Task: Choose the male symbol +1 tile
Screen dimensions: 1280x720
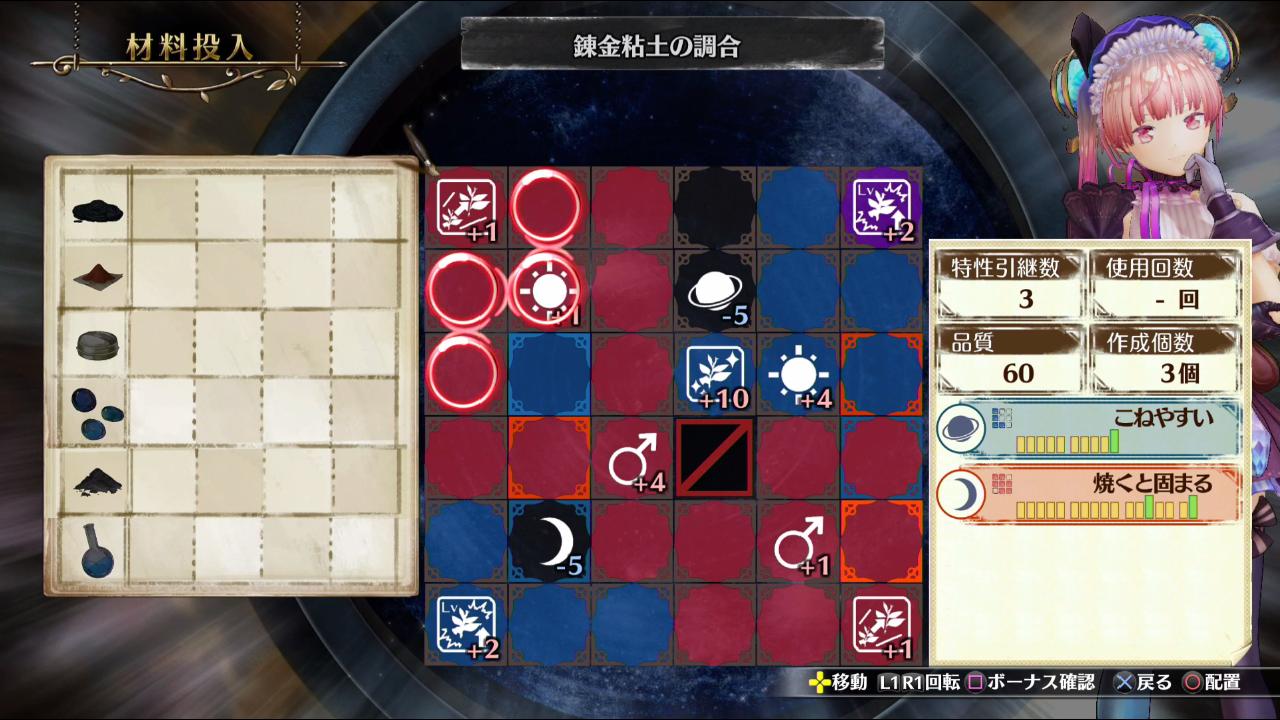Action: (x=798, y=542)
